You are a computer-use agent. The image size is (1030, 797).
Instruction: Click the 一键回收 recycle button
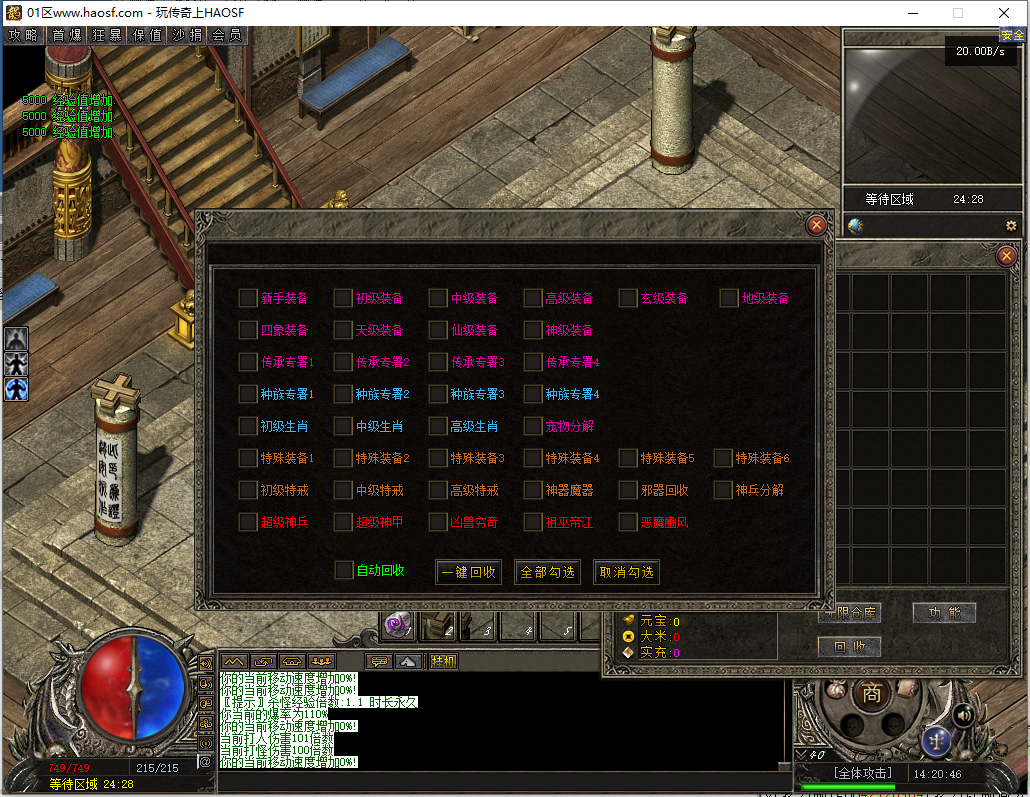click(468, 572)
